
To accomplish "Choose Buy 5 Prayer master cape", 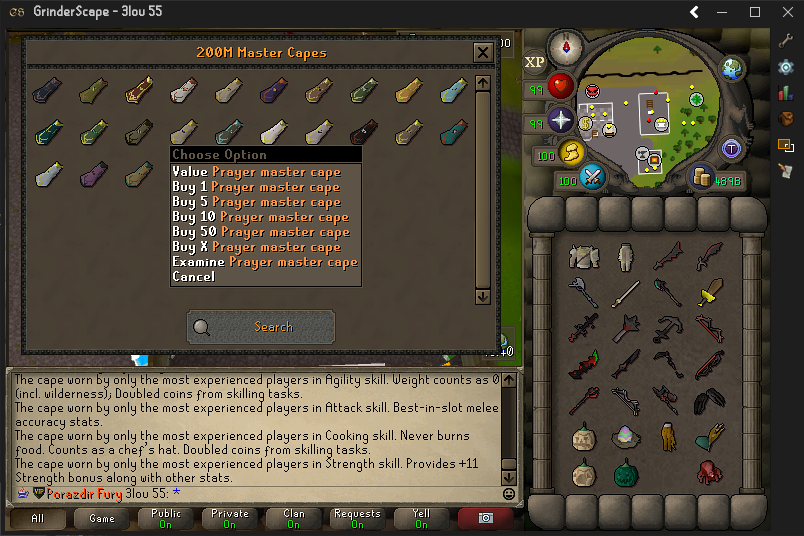I will click(x=256, y=202).
